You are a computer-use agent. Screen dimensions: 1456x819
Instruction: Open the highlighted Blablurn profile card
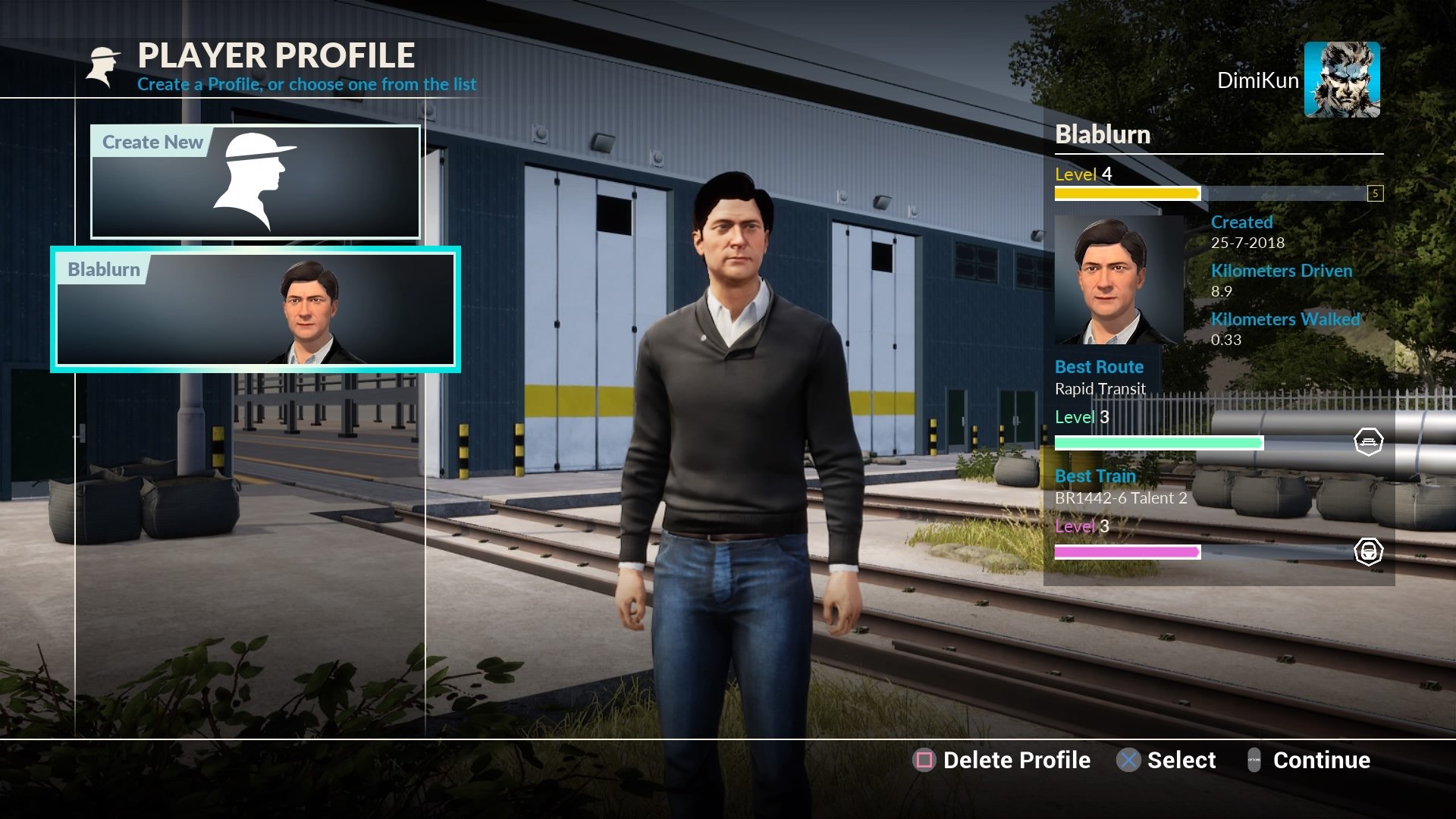pos(254,309)
